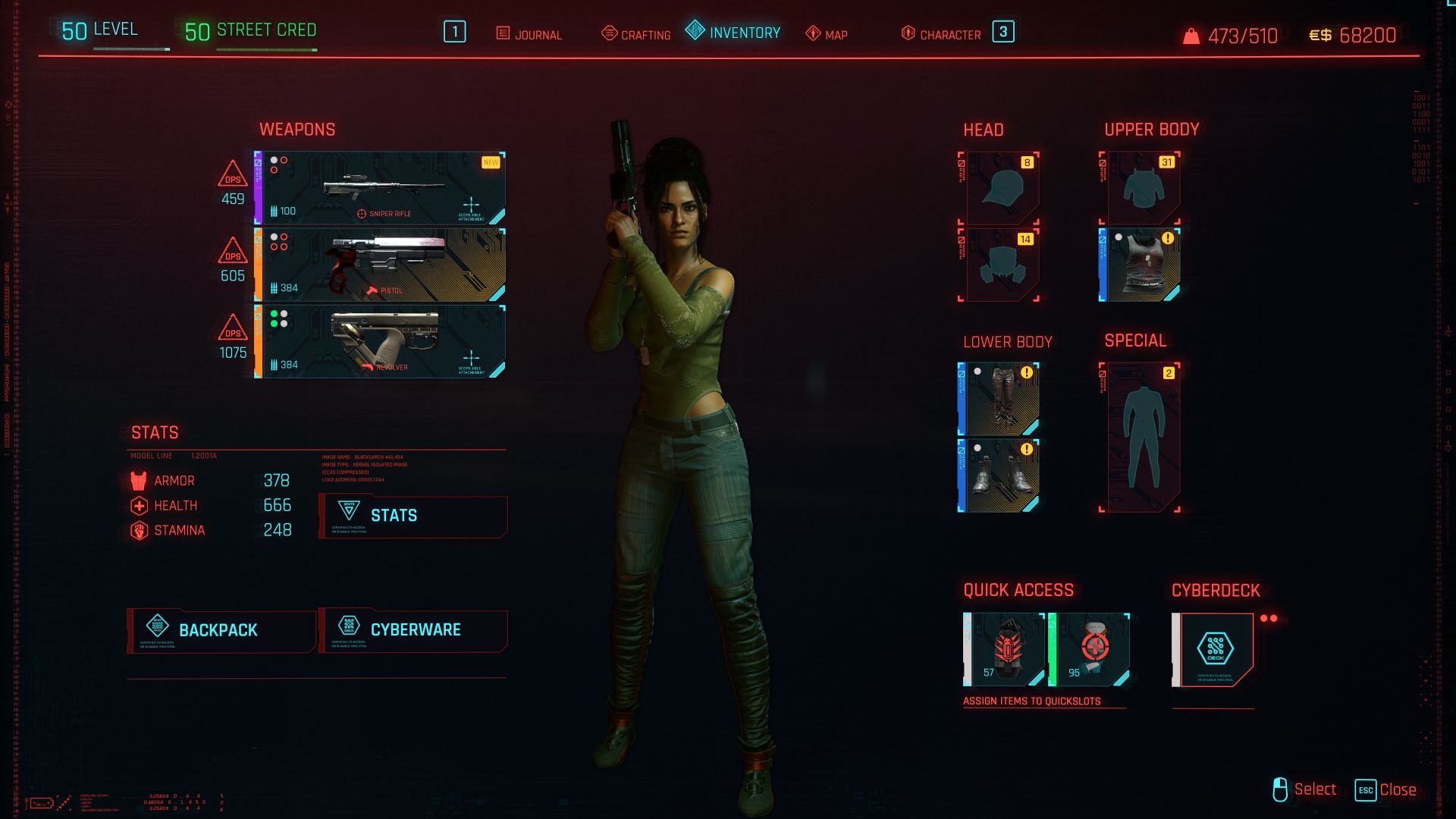Open the Character tab

pyautogui.click(x=941, y=34)
